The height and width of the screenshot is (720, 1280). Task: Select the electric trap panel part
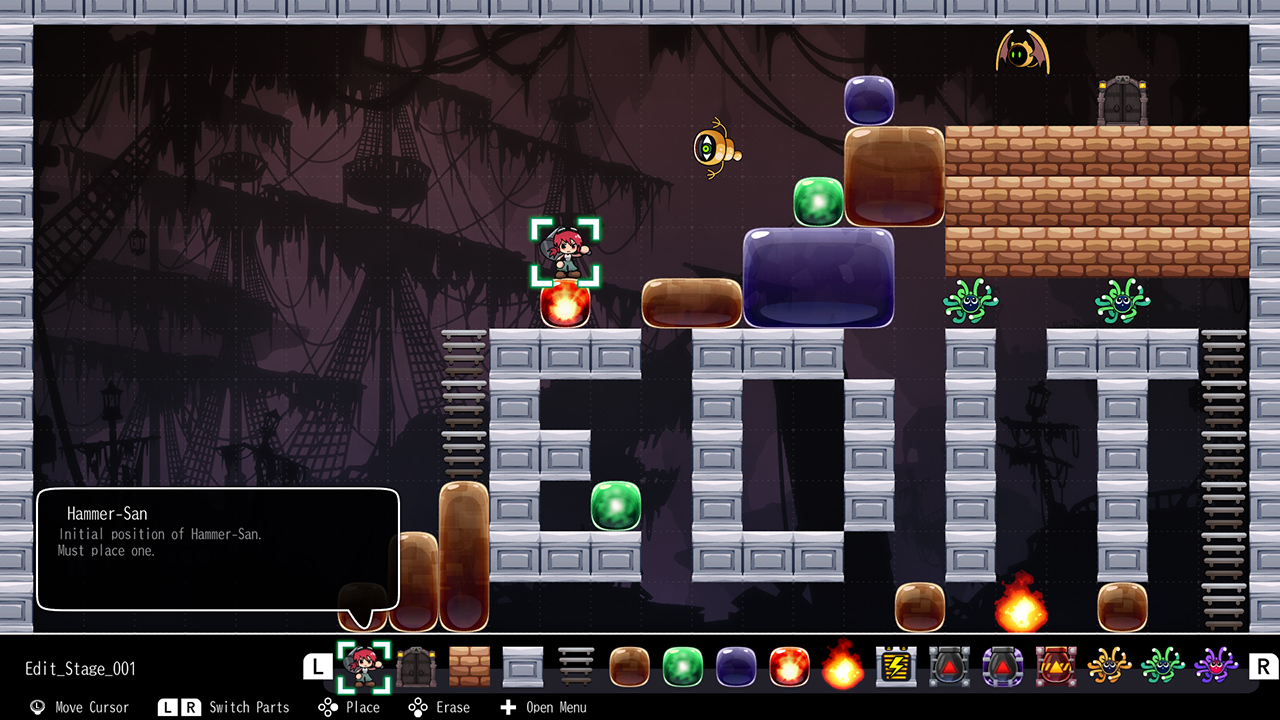point(896,666)
